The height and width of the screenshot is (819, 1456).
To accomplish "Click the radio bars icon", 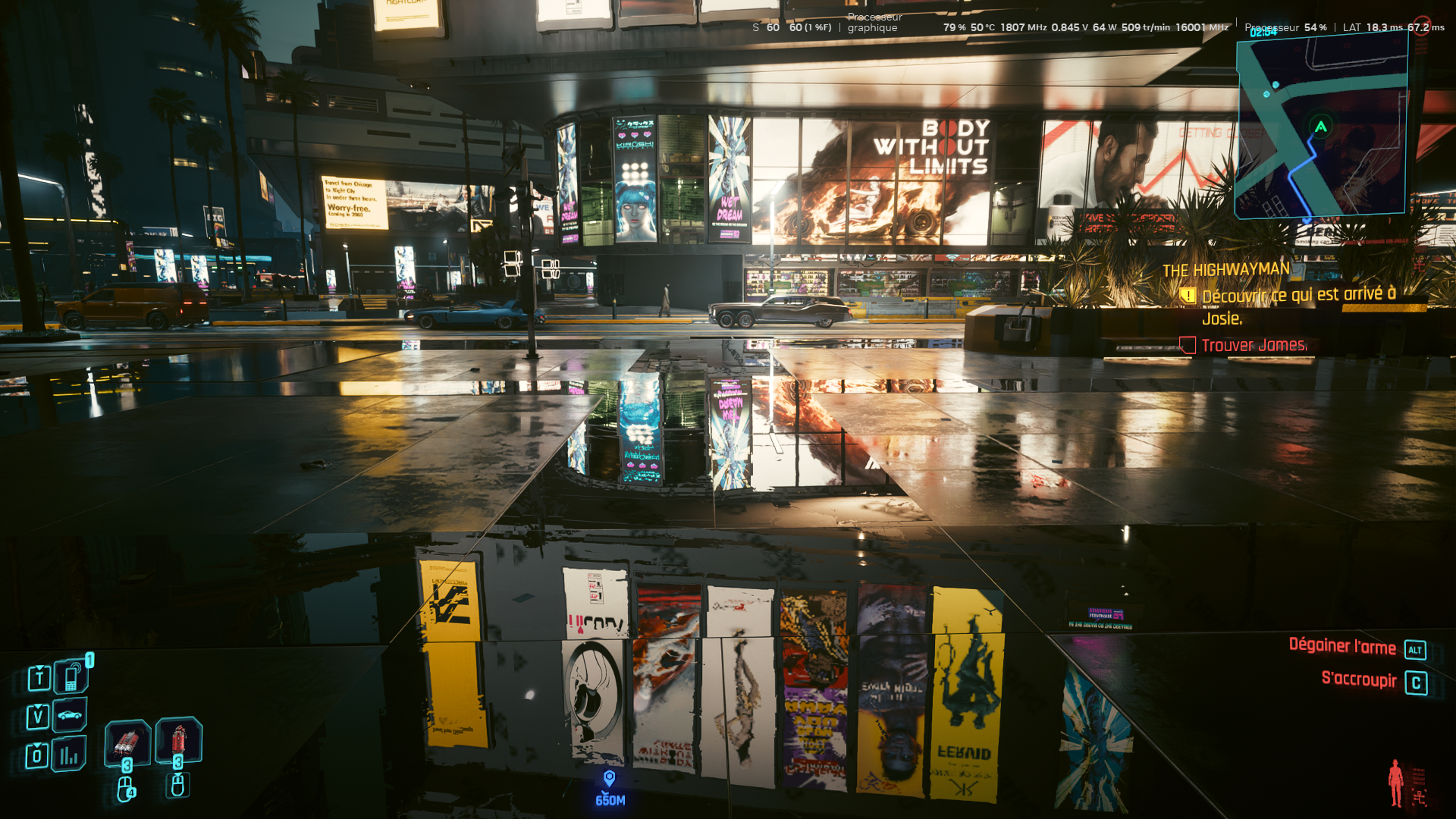I will pos(69,754).
